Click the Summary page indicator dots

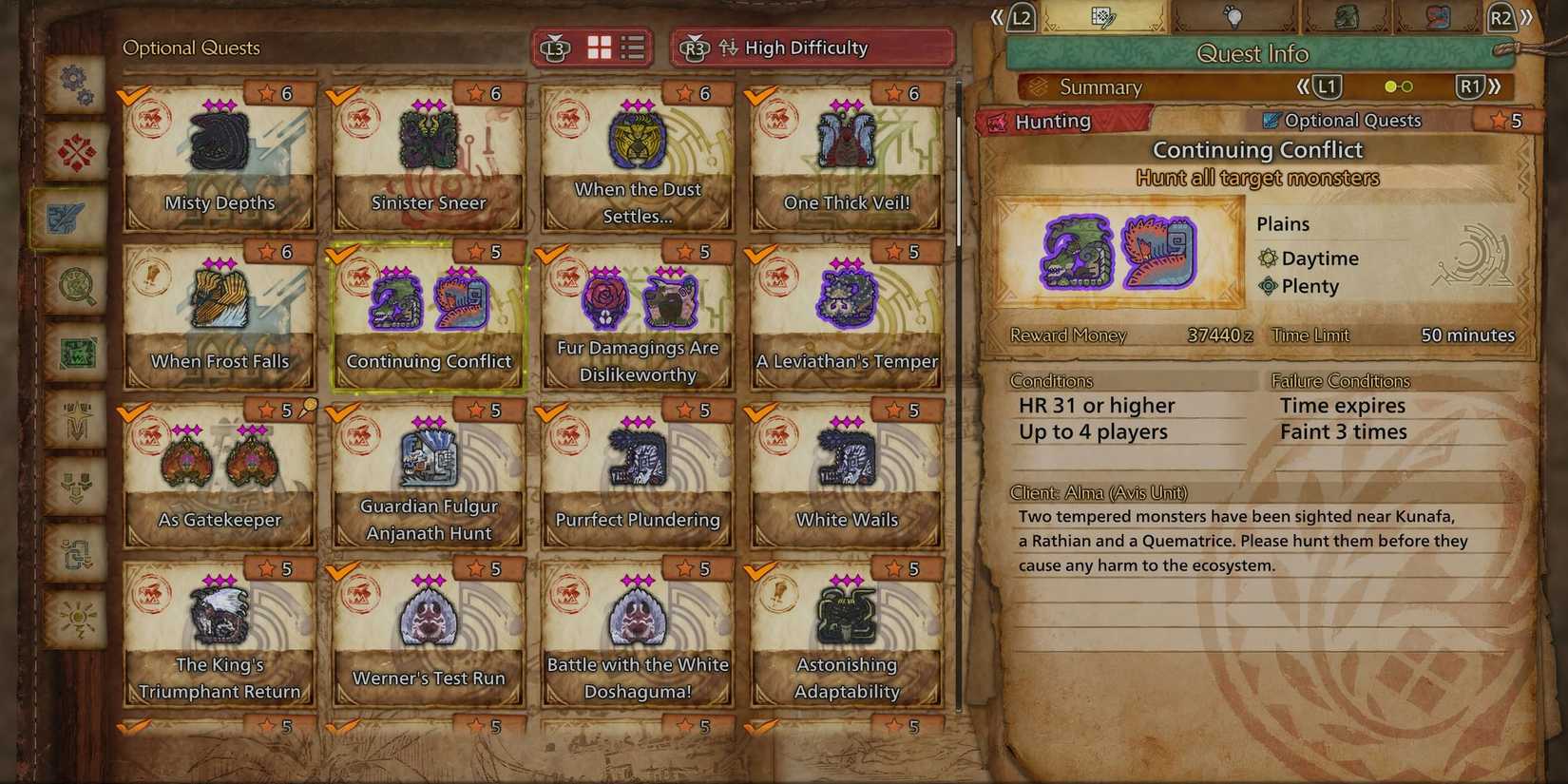[x=1399, y=86]
